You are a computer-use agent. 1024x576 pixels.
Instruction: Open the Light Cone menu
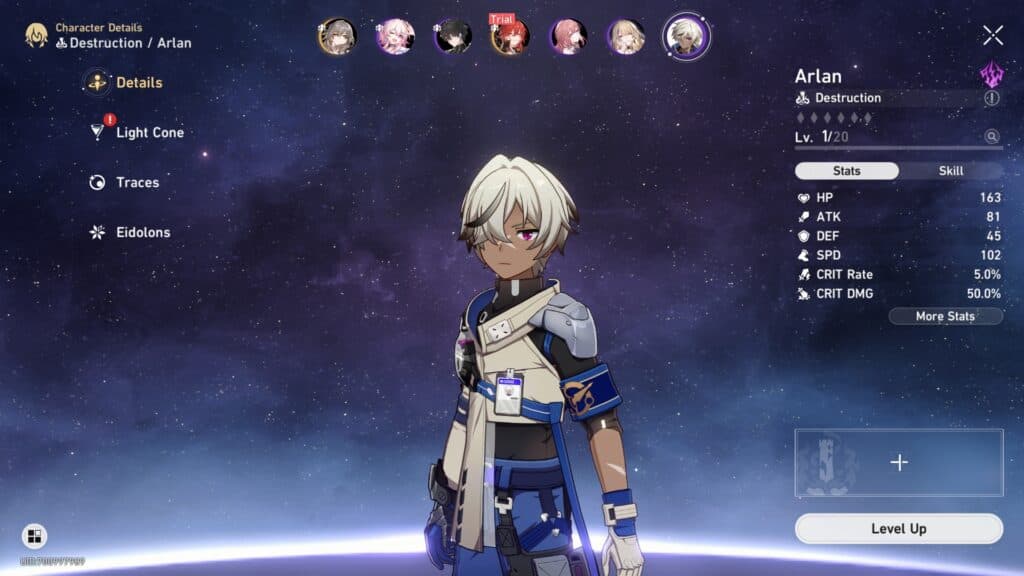149,133
